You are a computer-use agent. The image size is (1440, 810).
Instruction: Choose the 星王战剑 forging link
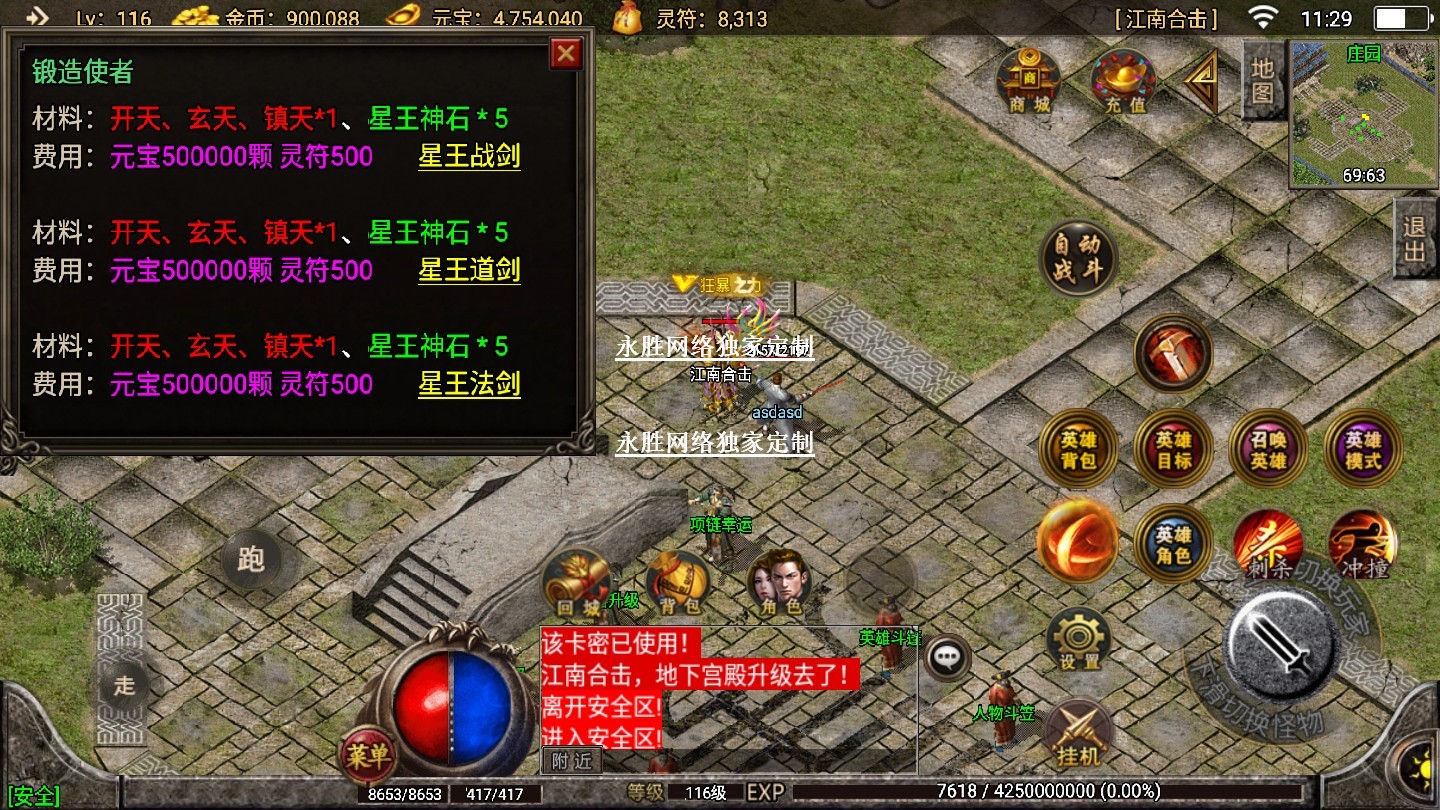point(469,156)
